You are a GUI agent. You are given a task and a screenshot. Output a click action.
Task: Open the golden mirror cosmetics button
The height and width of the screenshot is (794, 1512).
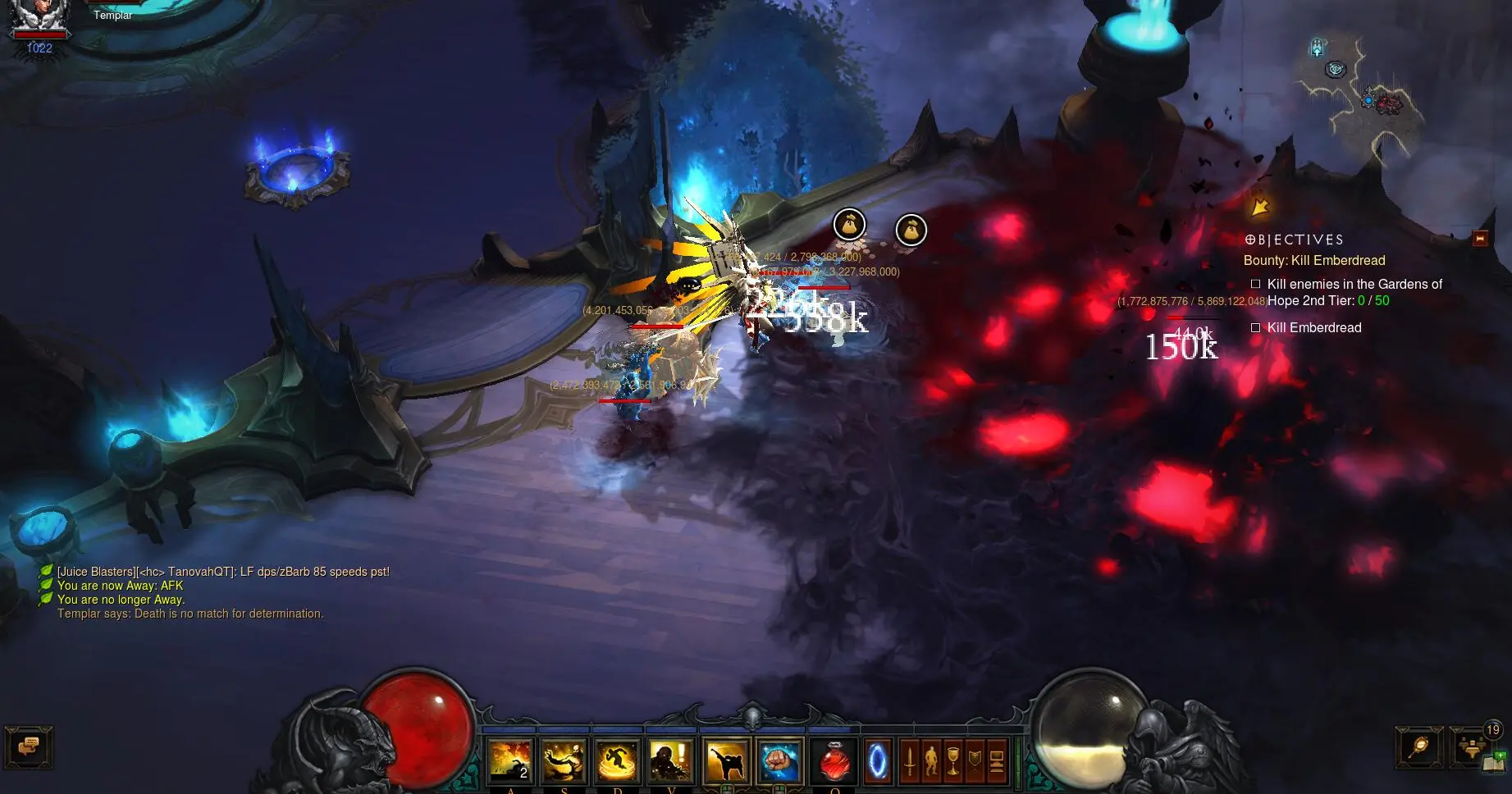[1419, 746]
